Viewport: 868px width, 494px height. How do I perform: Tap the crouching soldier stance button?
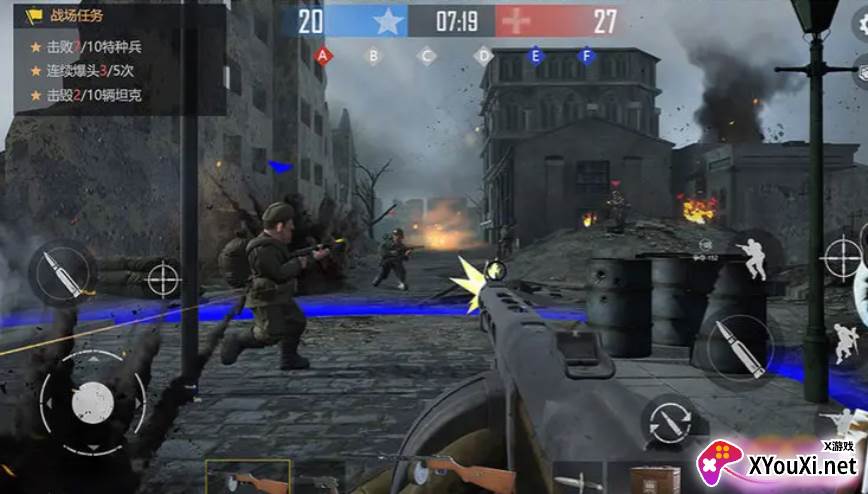click(x=846, y=341)
